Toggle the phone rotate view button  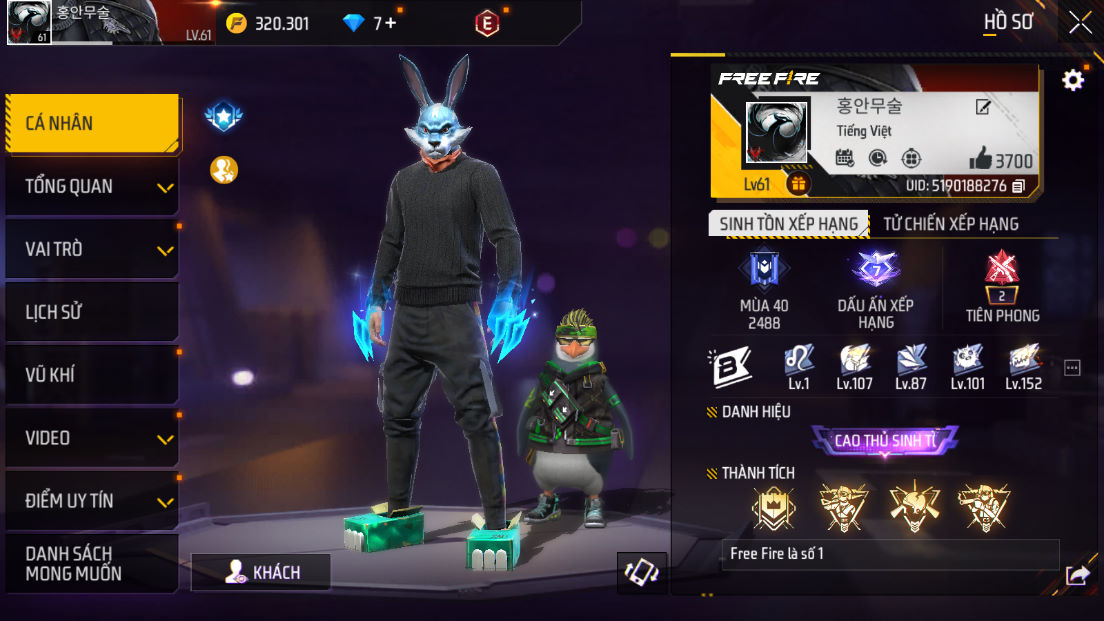[x=641, y=572]
